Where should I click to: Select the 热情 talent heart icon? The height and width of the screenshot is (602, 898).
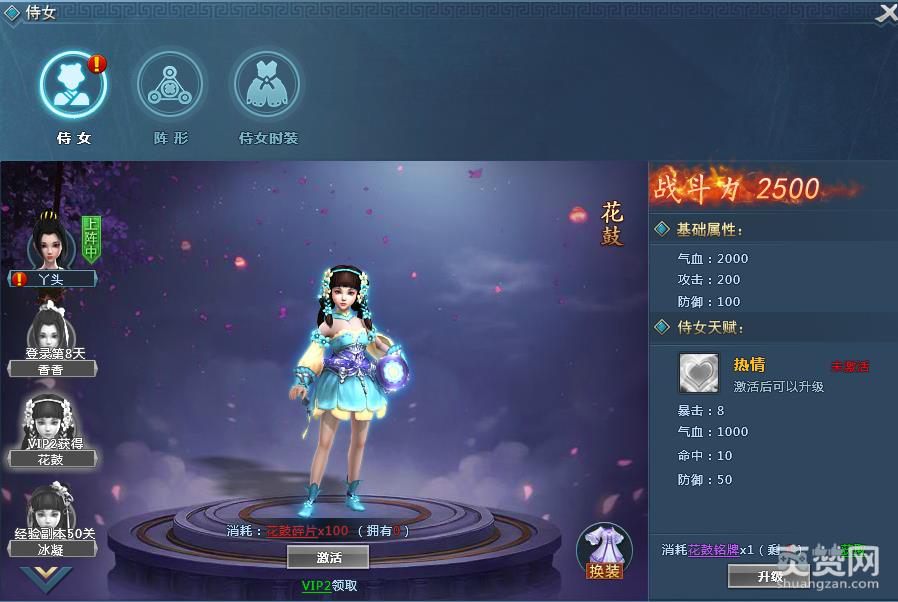pyautogui.click(x=699, y=373)
